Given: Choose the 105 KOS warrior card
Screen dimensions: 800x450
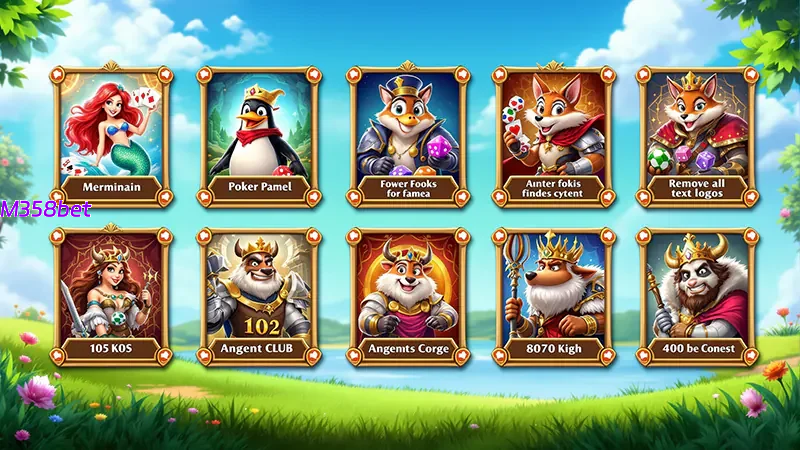Looking at the screenshot, I should 111,297.
